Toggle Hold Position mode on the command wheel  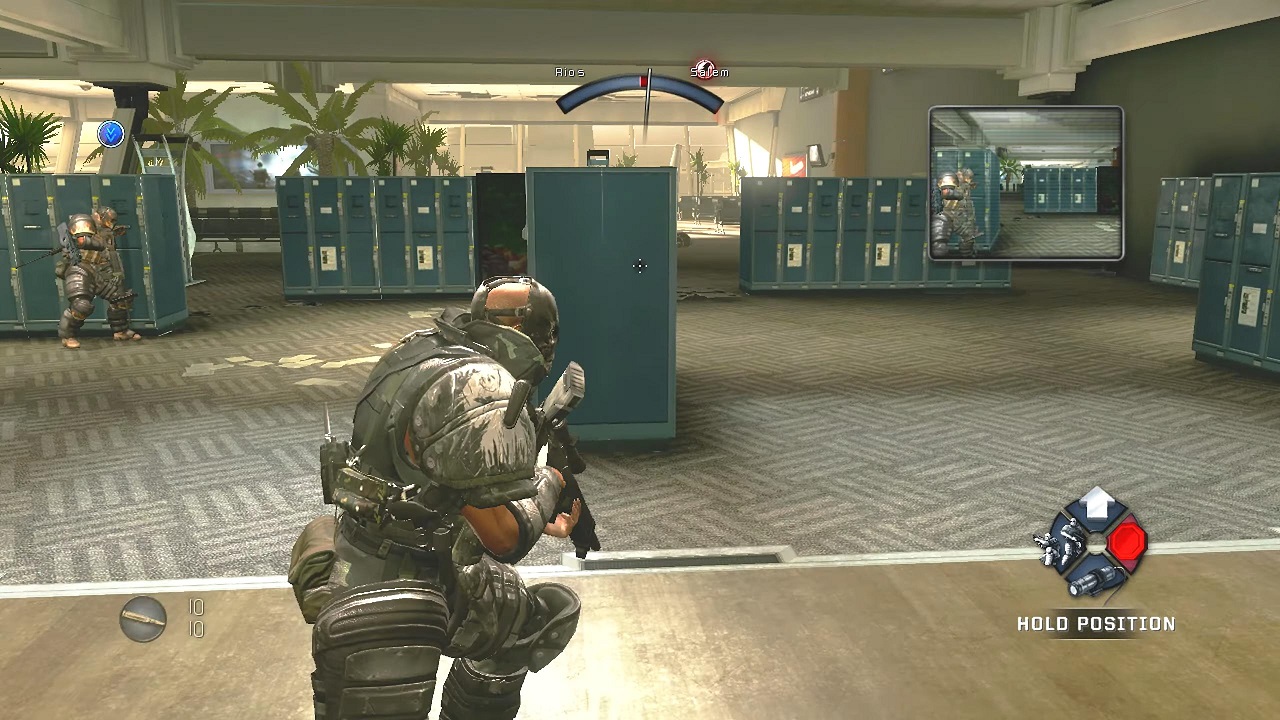(x=1129, y=544)
